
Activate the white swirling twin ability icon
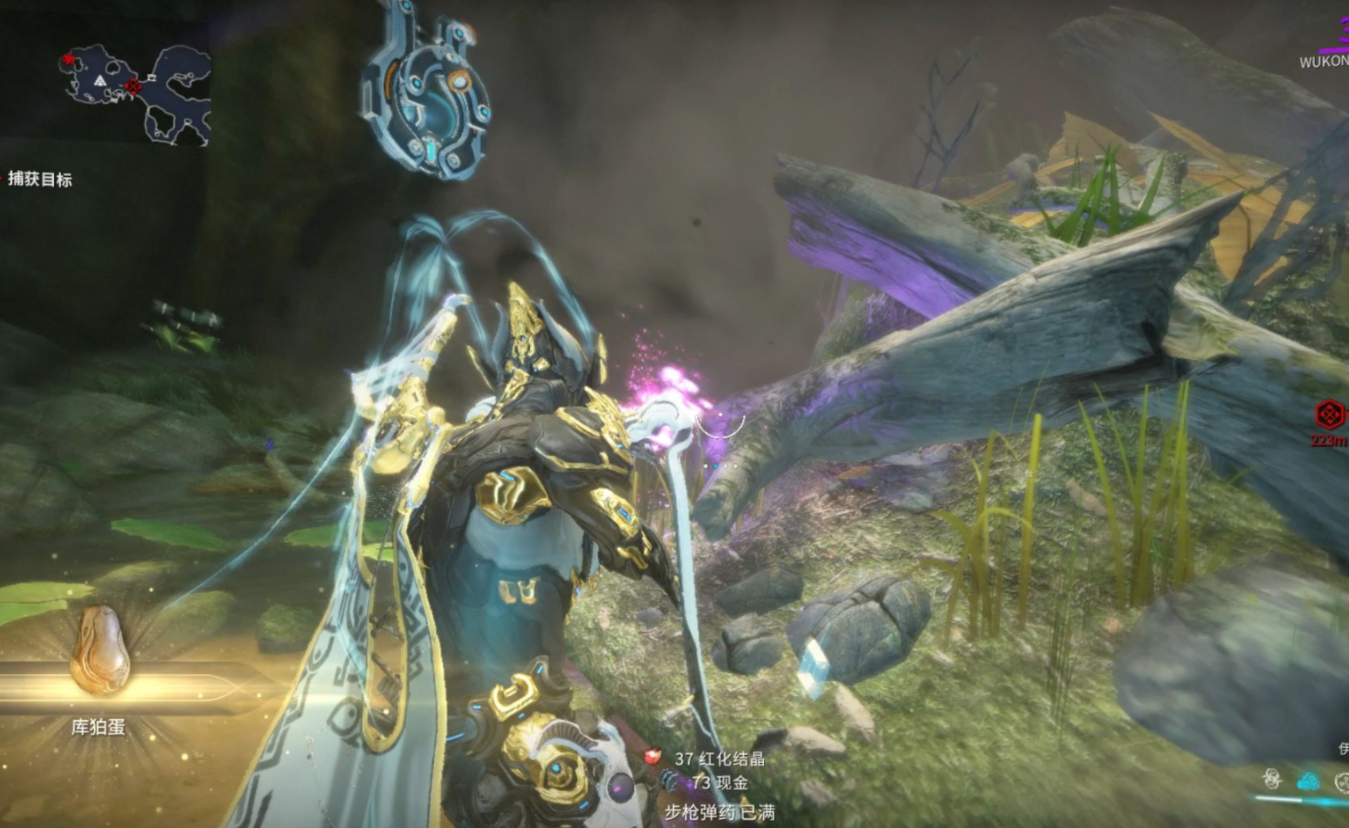(x=1272, y=780)
